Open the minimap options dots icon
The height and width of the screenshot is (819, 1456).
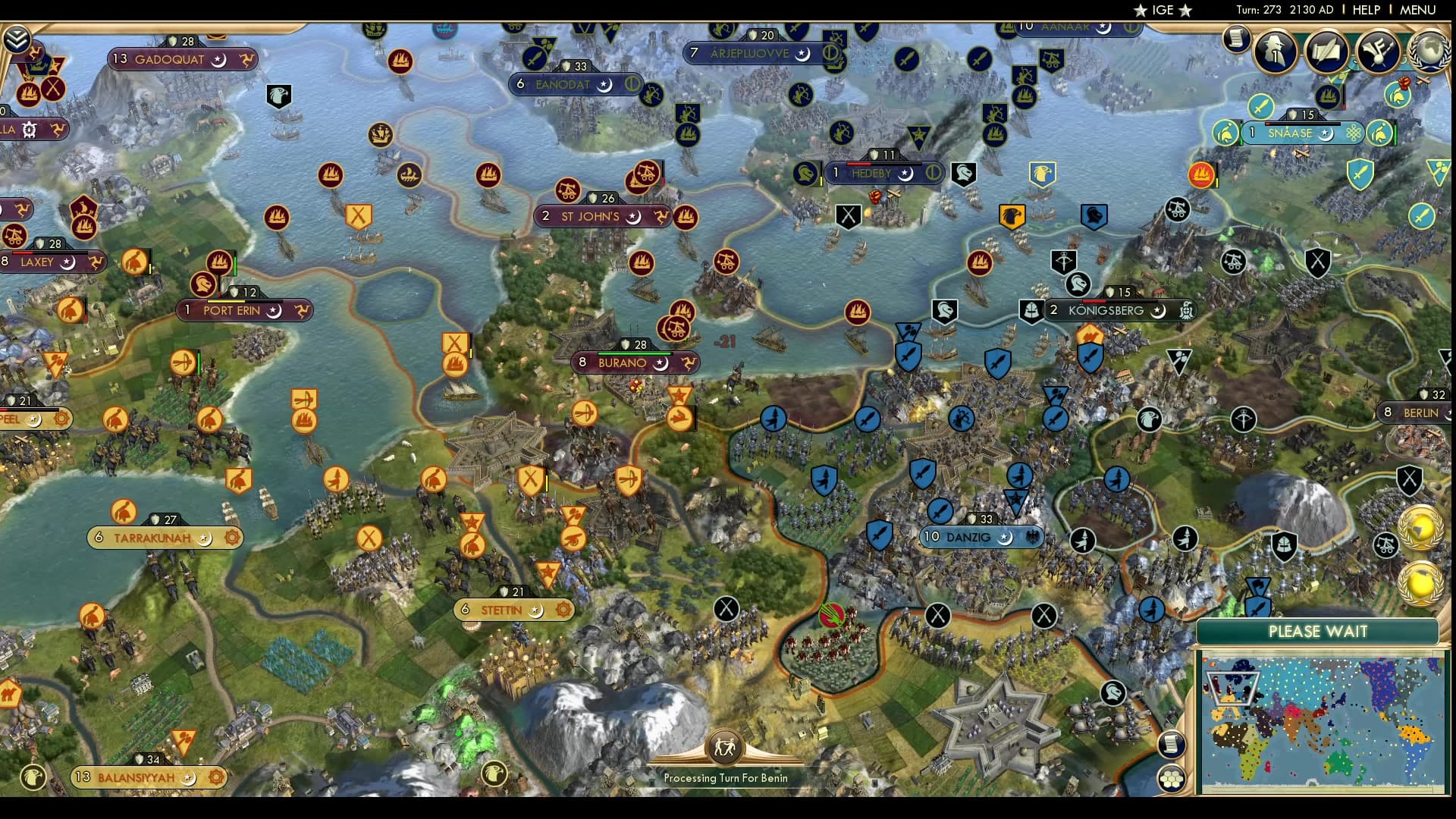1172,777
